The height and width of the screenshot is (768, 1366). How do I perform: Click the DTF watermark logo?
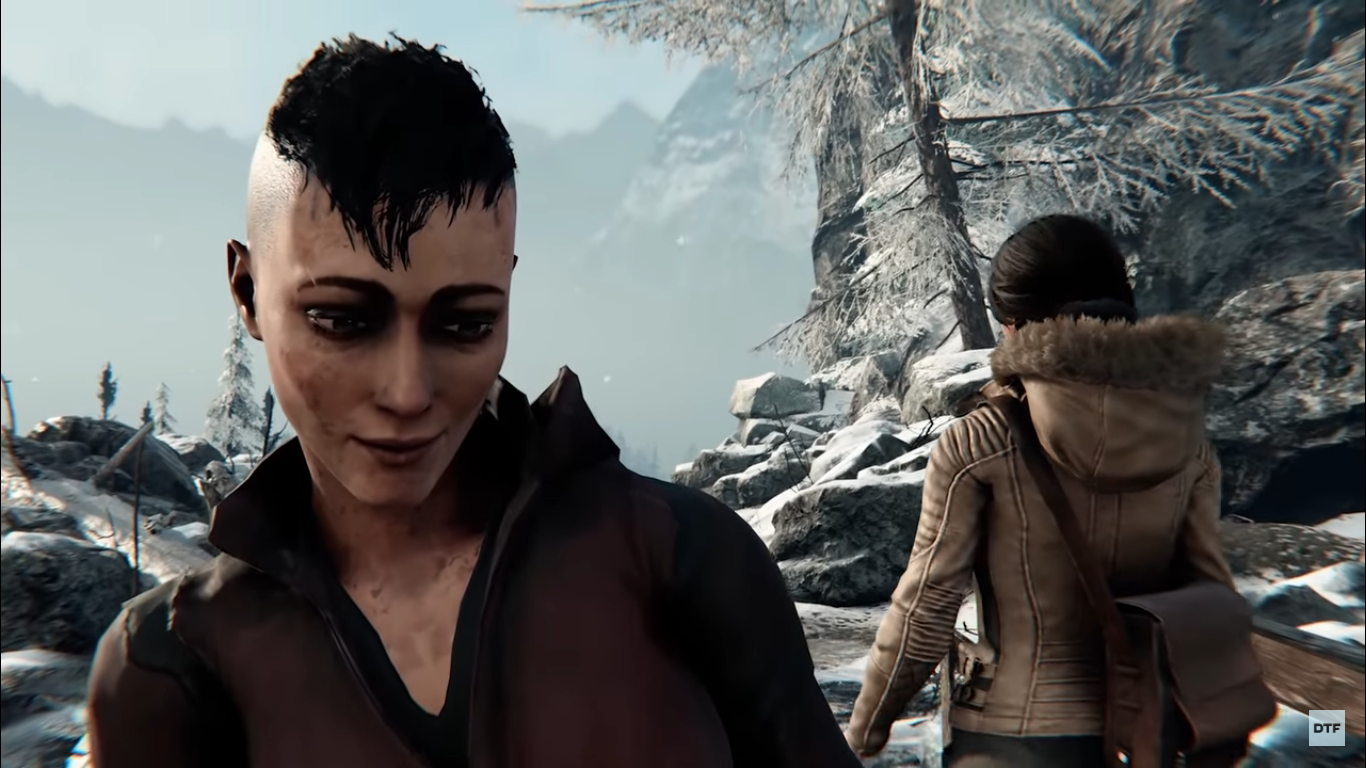point(1327,727)
